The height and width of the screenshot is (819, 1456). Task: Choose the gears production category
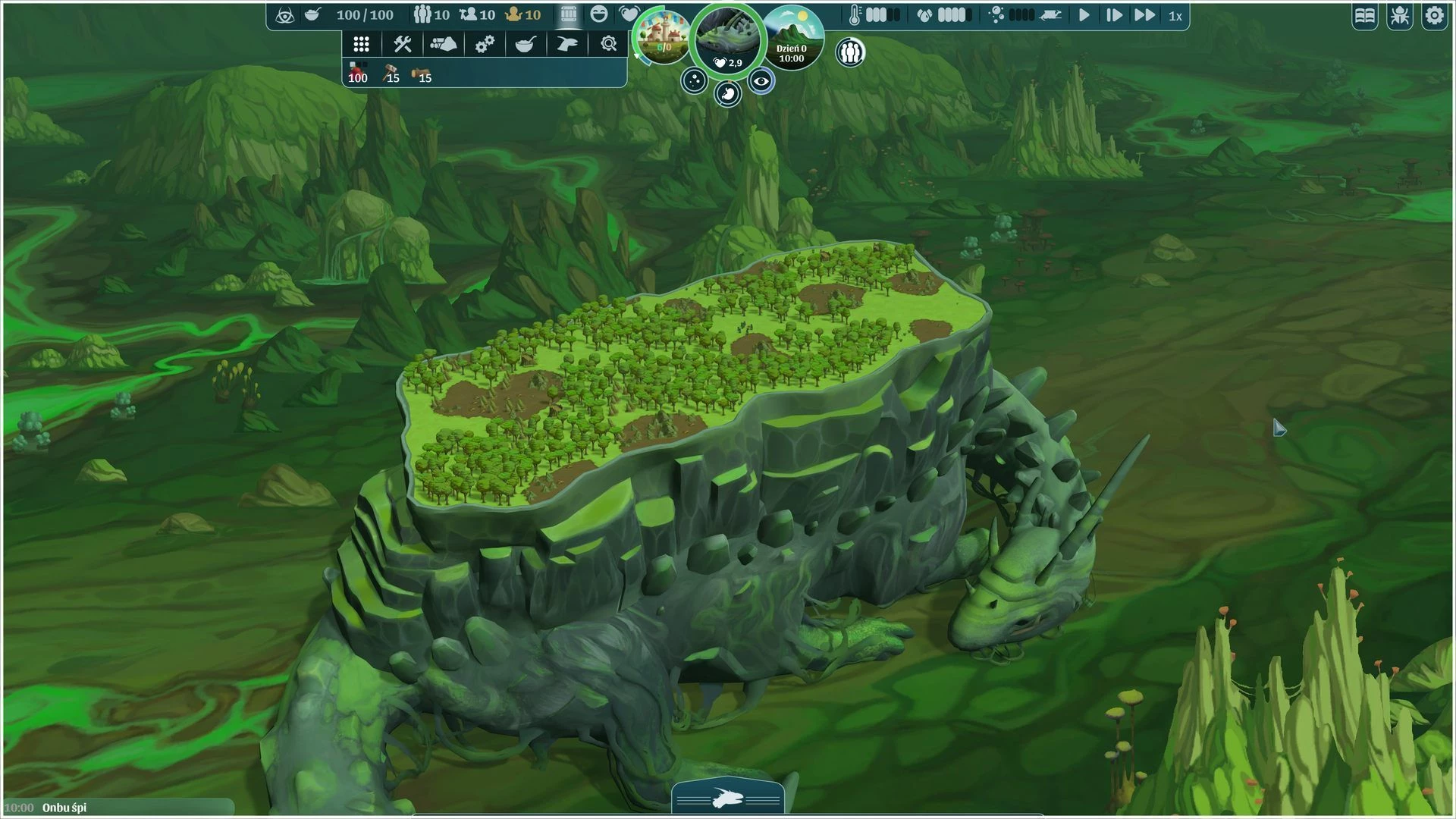tap(485, 45)
